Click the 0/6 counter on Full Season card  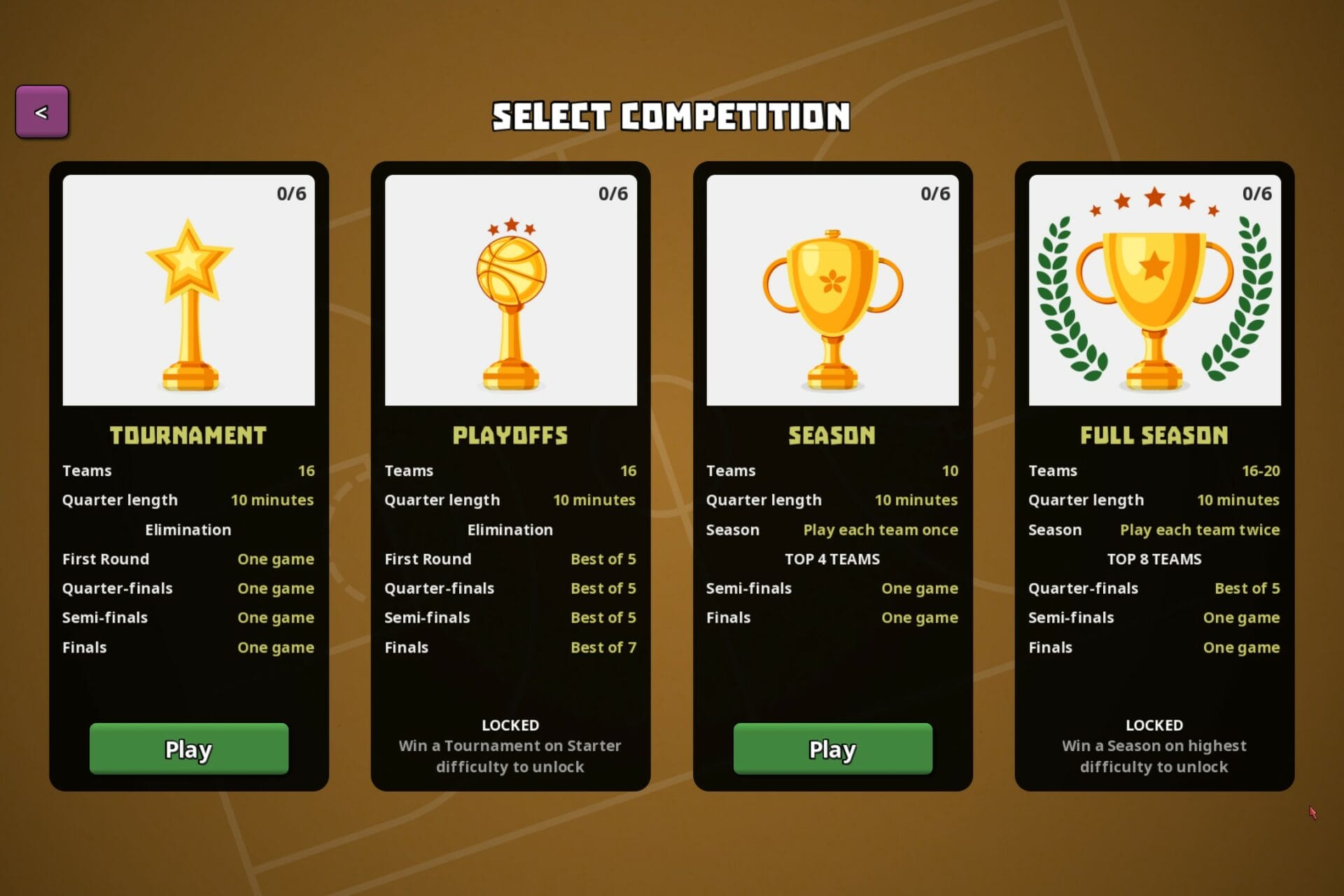click(x=1258, y=194)
